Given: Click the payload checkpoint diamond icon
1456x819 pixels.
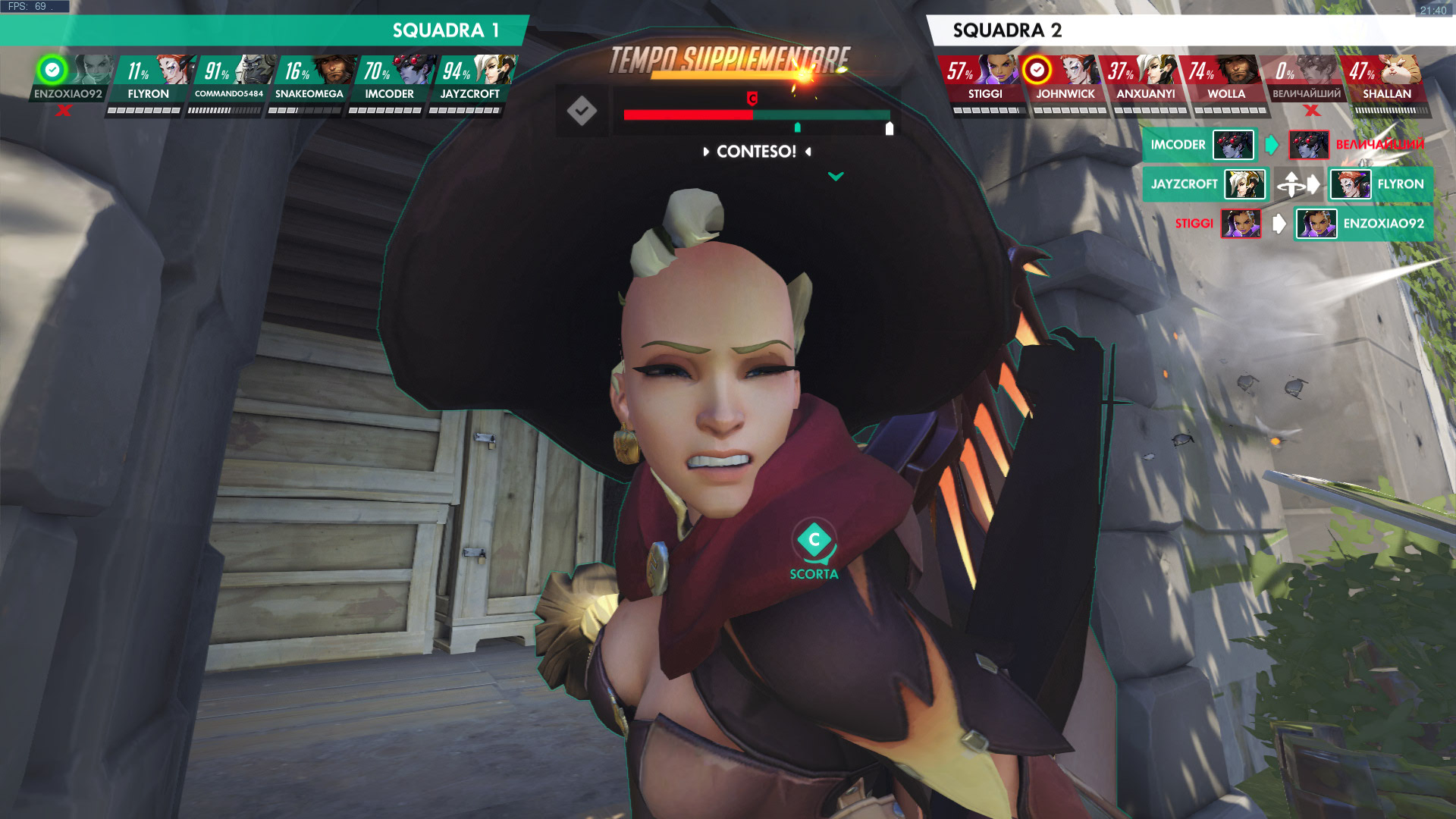Looking at the screenshot, I should click(582, 111).
